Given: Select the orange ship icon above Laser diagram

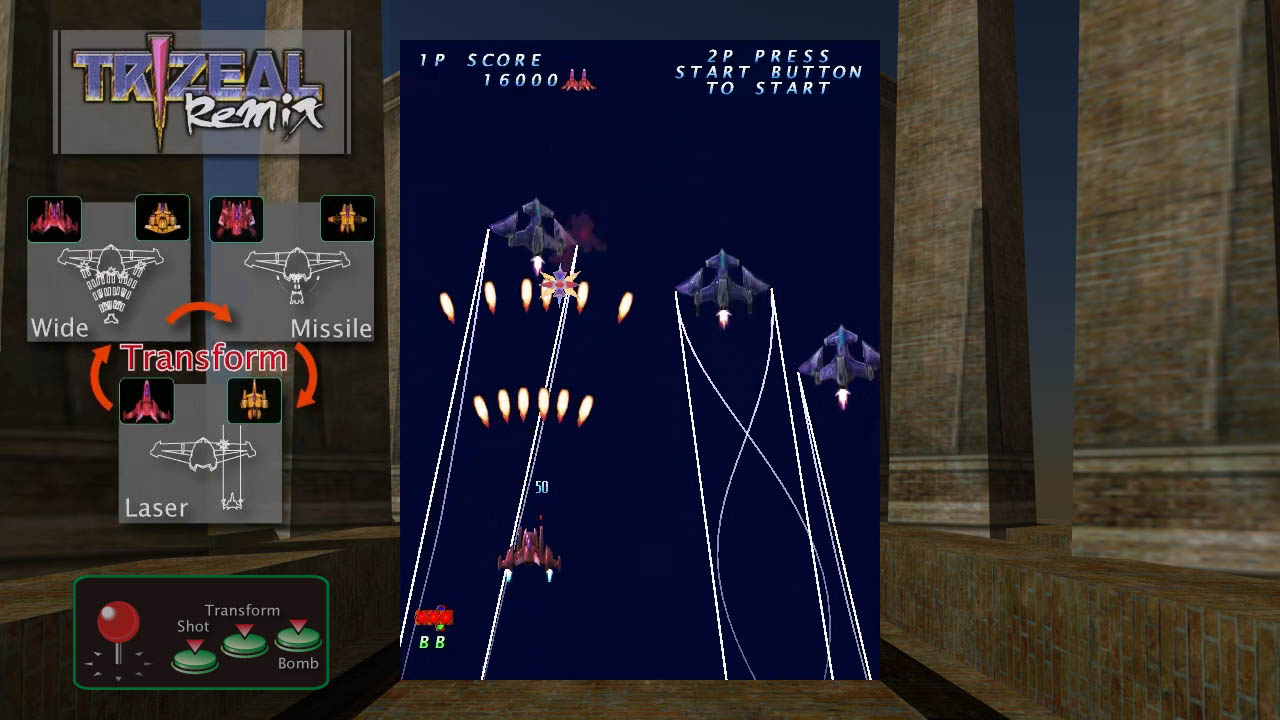Looking at the screenshot, I should (255, 402).
